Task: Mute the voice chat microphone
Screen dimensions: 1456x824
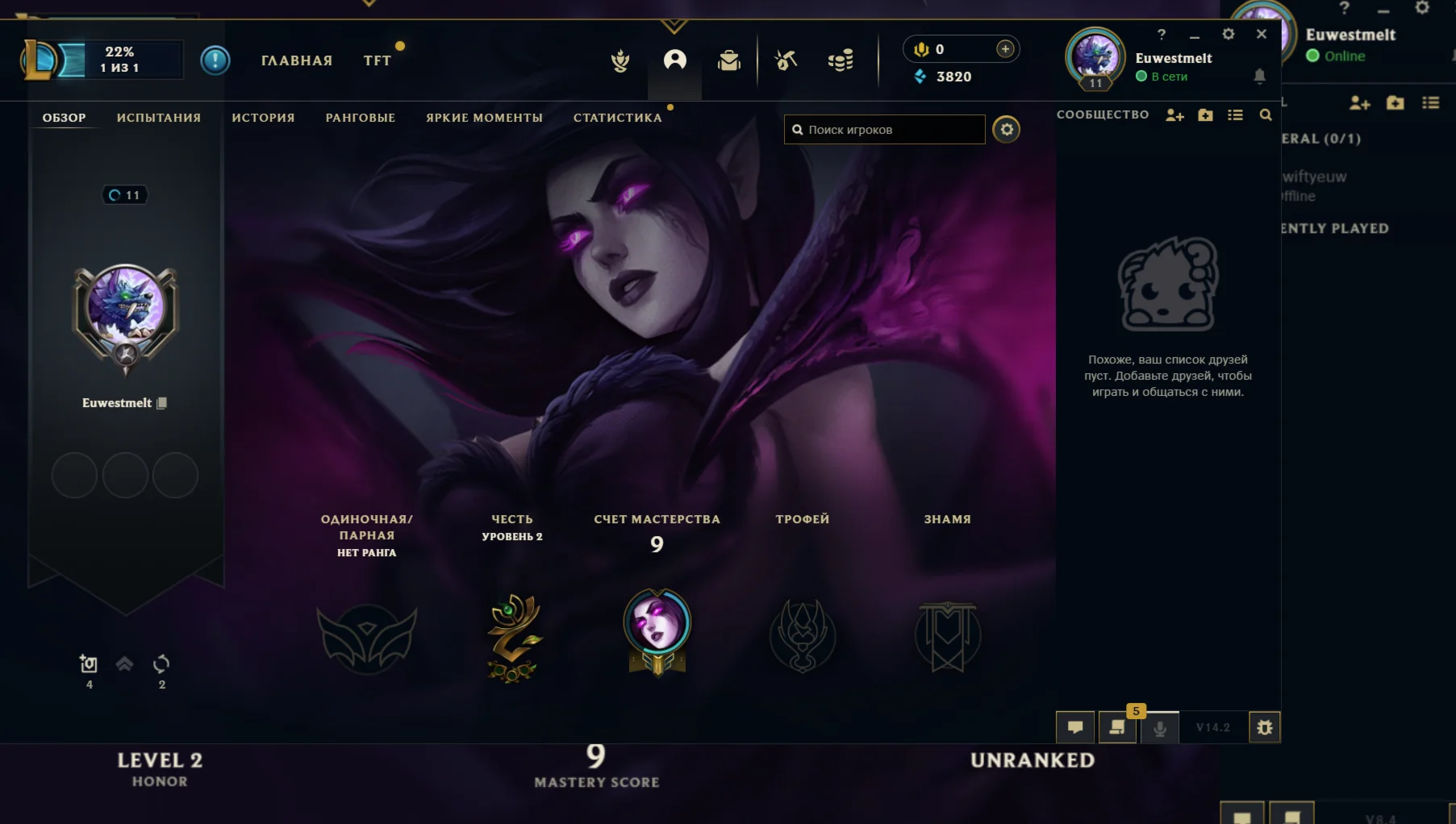Action: click(1160, 728)
